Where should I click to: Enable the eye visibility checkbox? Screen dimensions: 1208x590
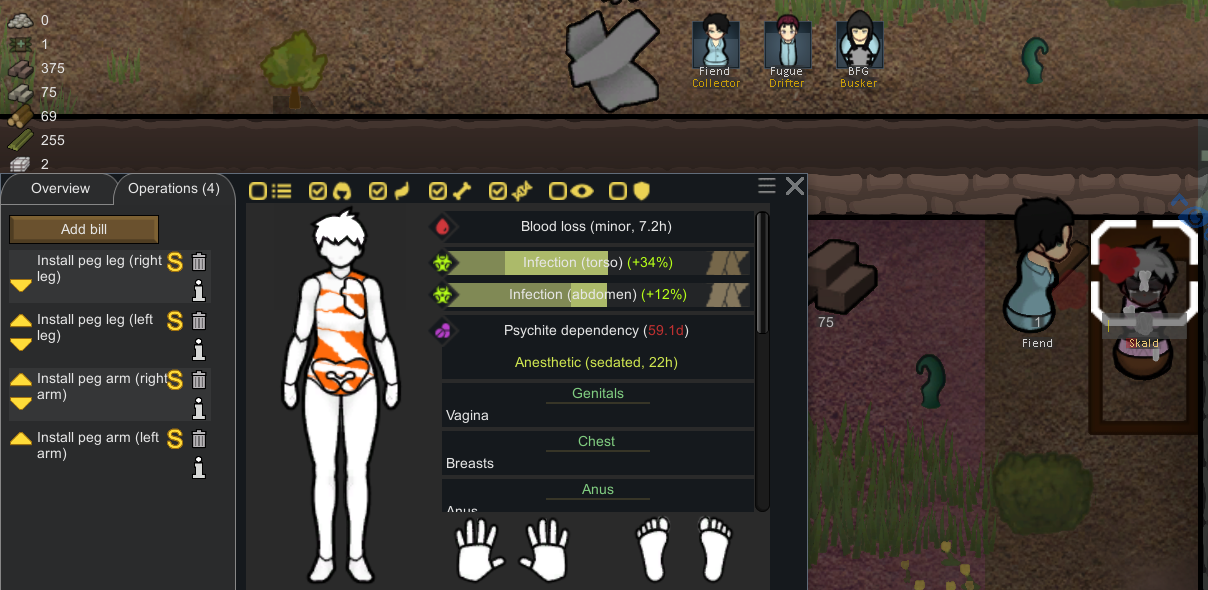(558, 191)
